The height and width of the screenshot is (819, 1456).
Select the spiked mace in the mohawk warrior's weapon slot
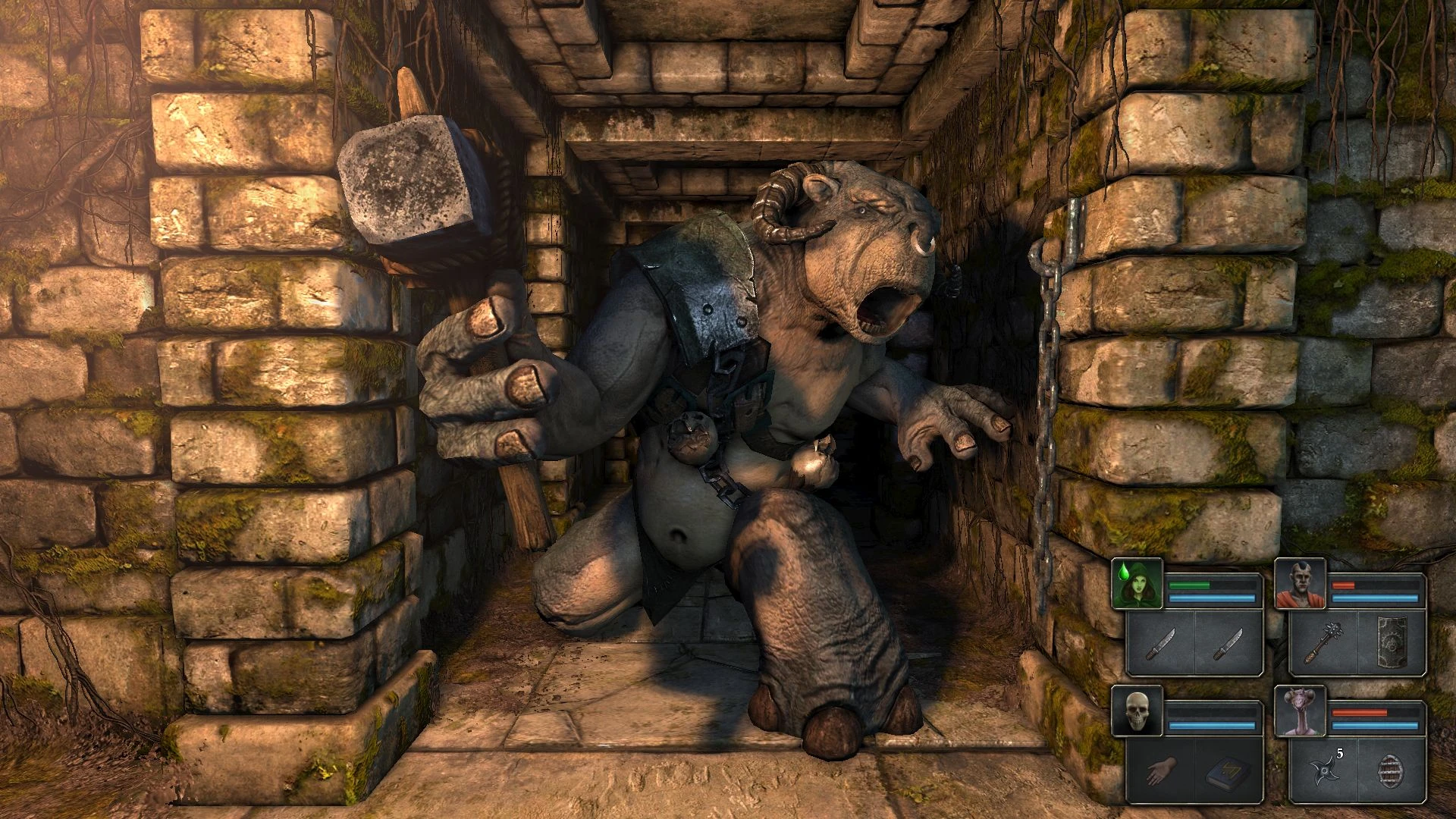1323,642
